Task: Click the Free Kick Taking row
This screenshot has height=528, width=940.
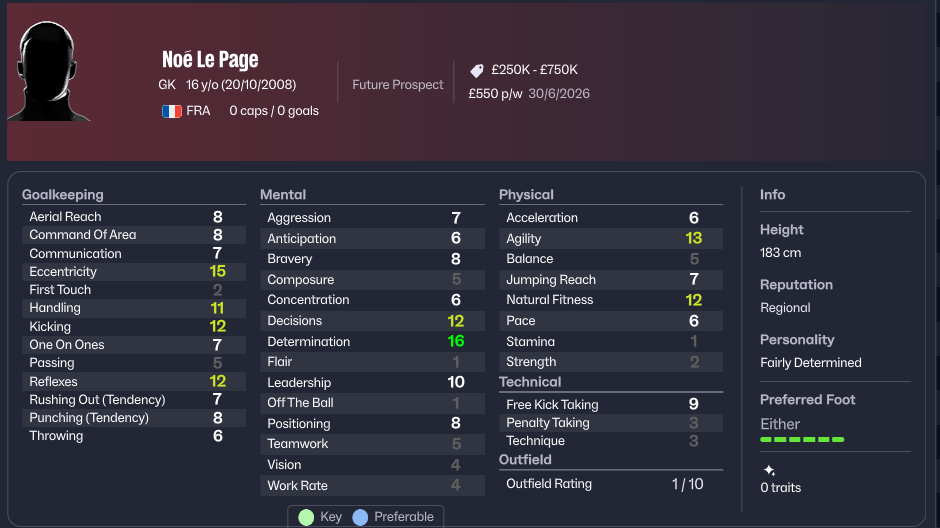Action: (x=604, y=404)
